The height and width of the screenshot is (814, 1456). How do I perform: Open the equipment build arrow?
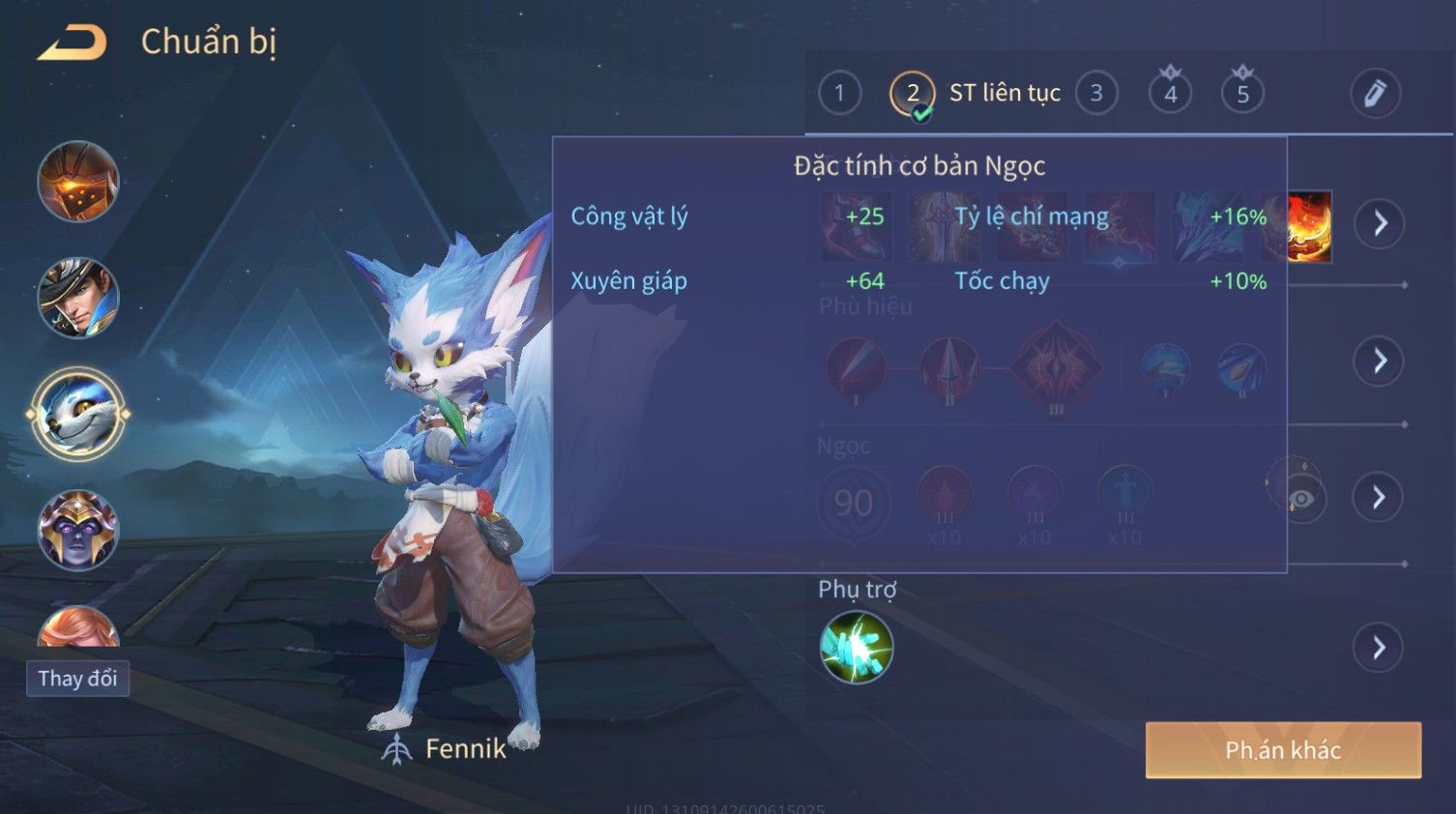[x=1380, y=223]
